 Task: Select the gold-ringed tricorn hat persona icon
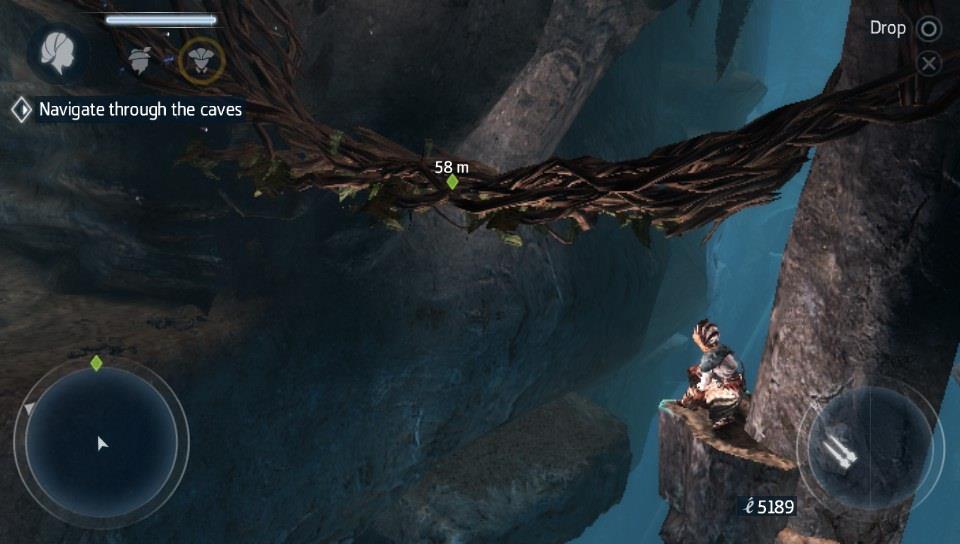coord(201,59)
